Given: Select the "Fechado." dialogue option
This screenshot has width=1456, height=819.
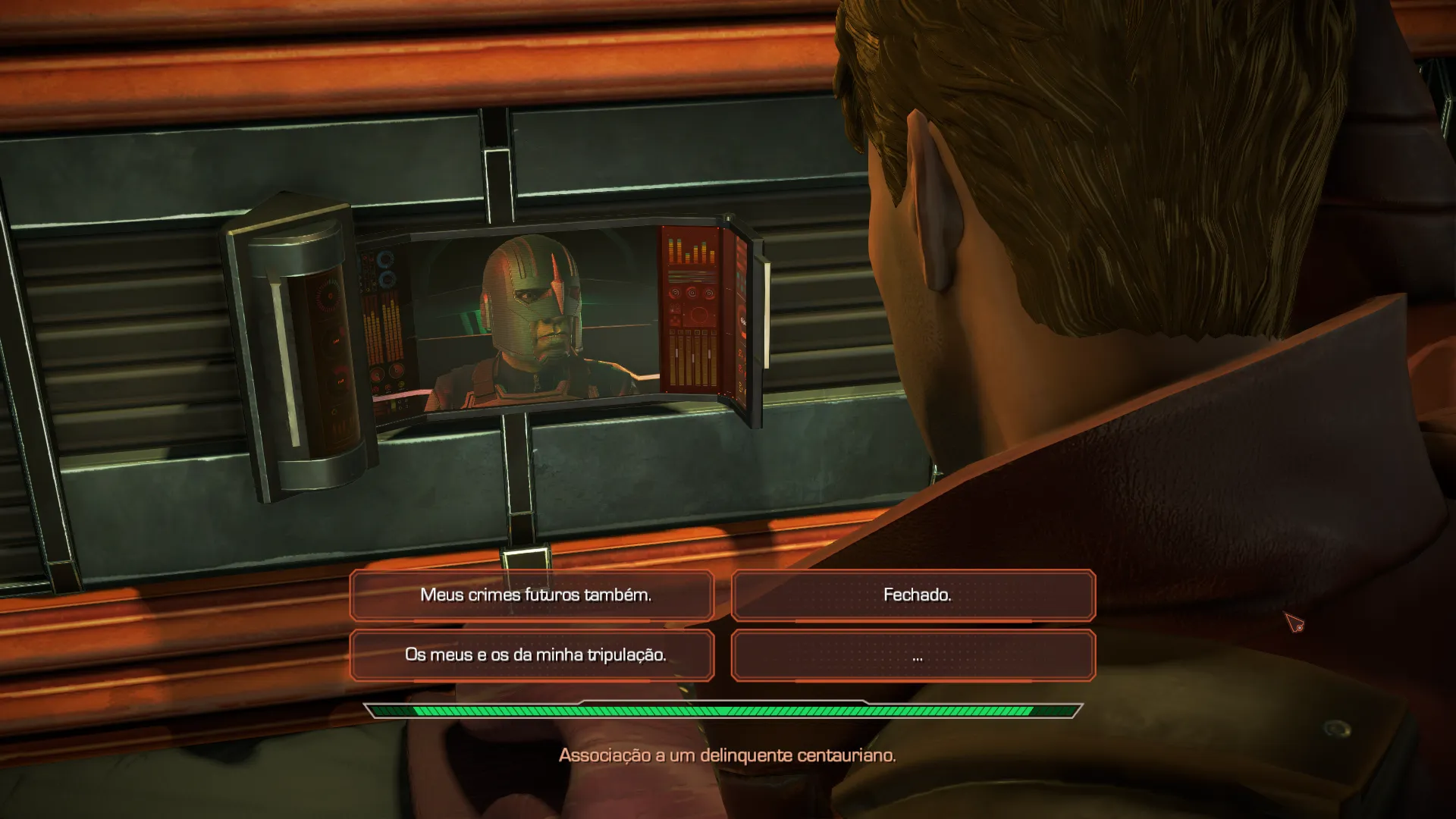Looking at the screenshot, I should [914, 595].
